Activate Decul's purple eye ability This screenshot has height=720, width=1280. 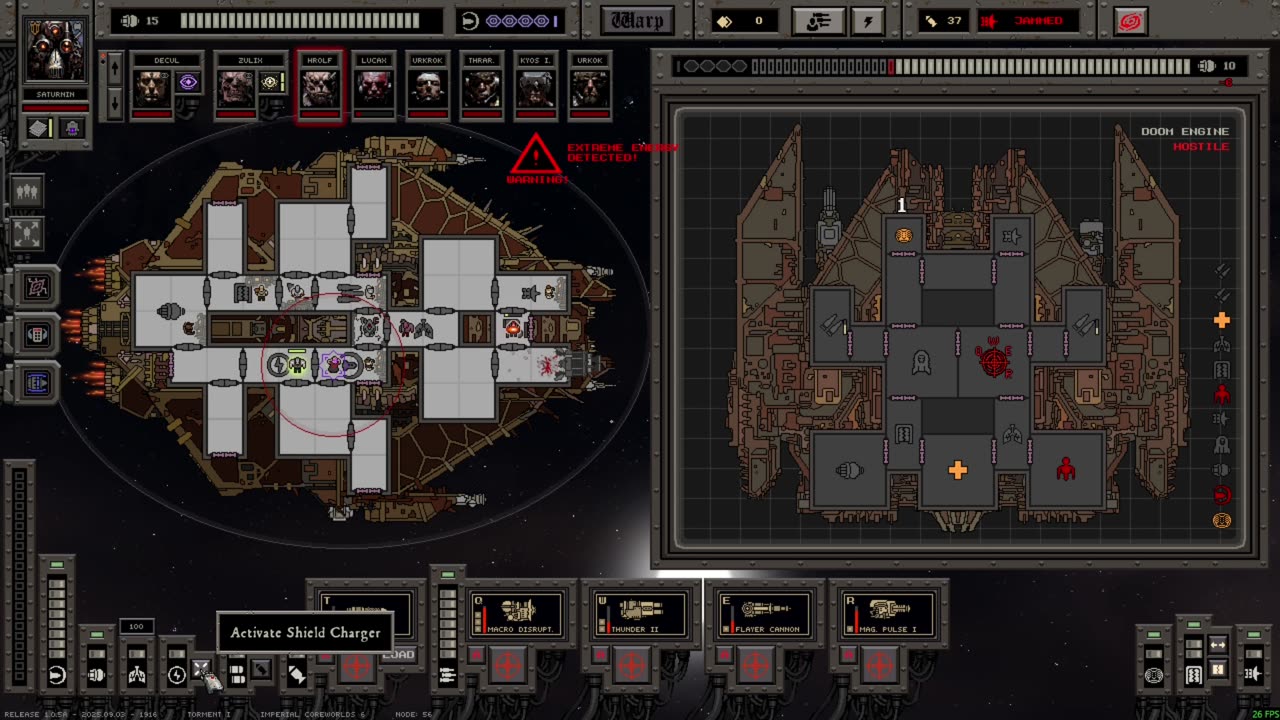(x=188, y=83)
